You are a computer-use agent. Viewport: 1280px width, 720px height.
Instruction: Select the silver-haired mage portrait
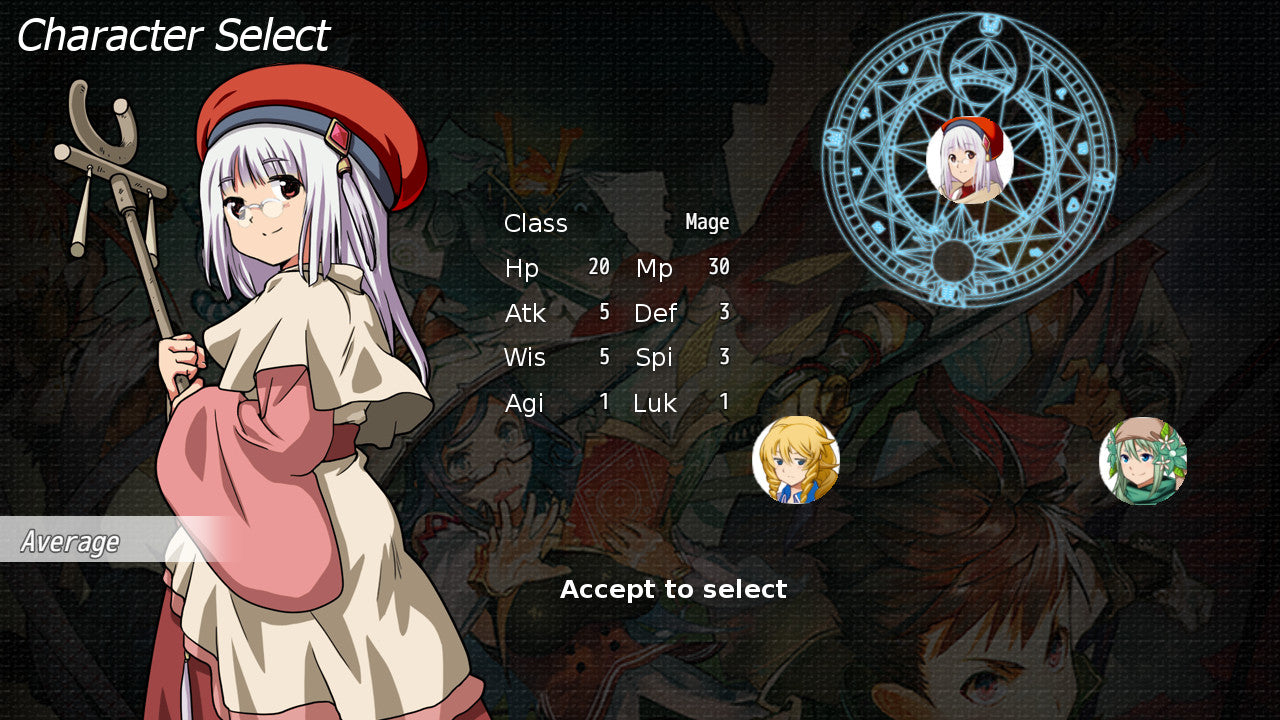pos(969,160)
